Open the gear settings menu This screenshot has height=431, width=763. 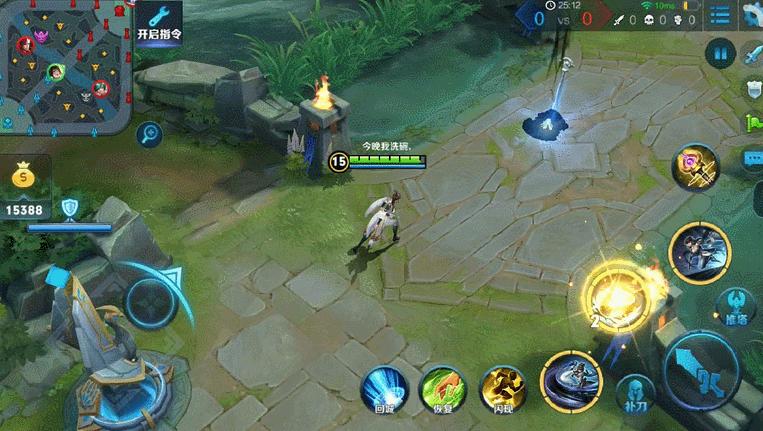[x=751, y=14]
